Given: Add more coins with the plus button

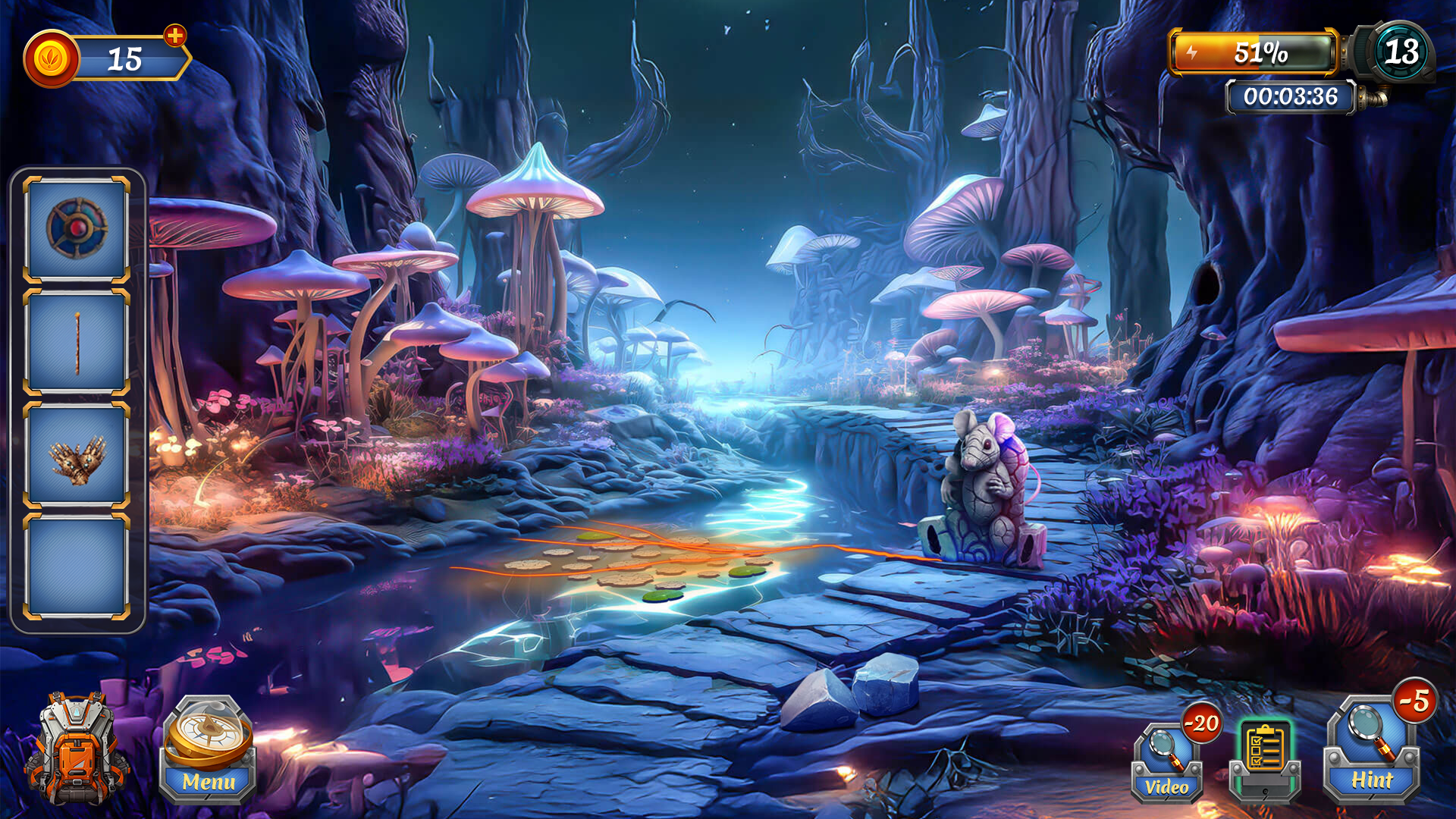Looking at the screenshot, I should tap(175, 36).
